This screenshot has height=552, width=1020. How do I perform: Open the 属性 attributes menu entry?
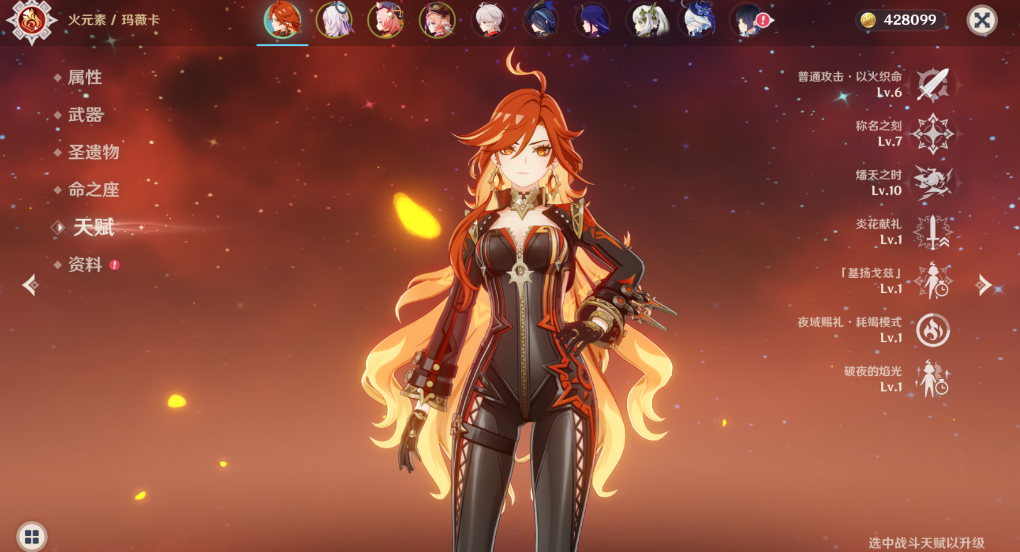click(84, 77)
